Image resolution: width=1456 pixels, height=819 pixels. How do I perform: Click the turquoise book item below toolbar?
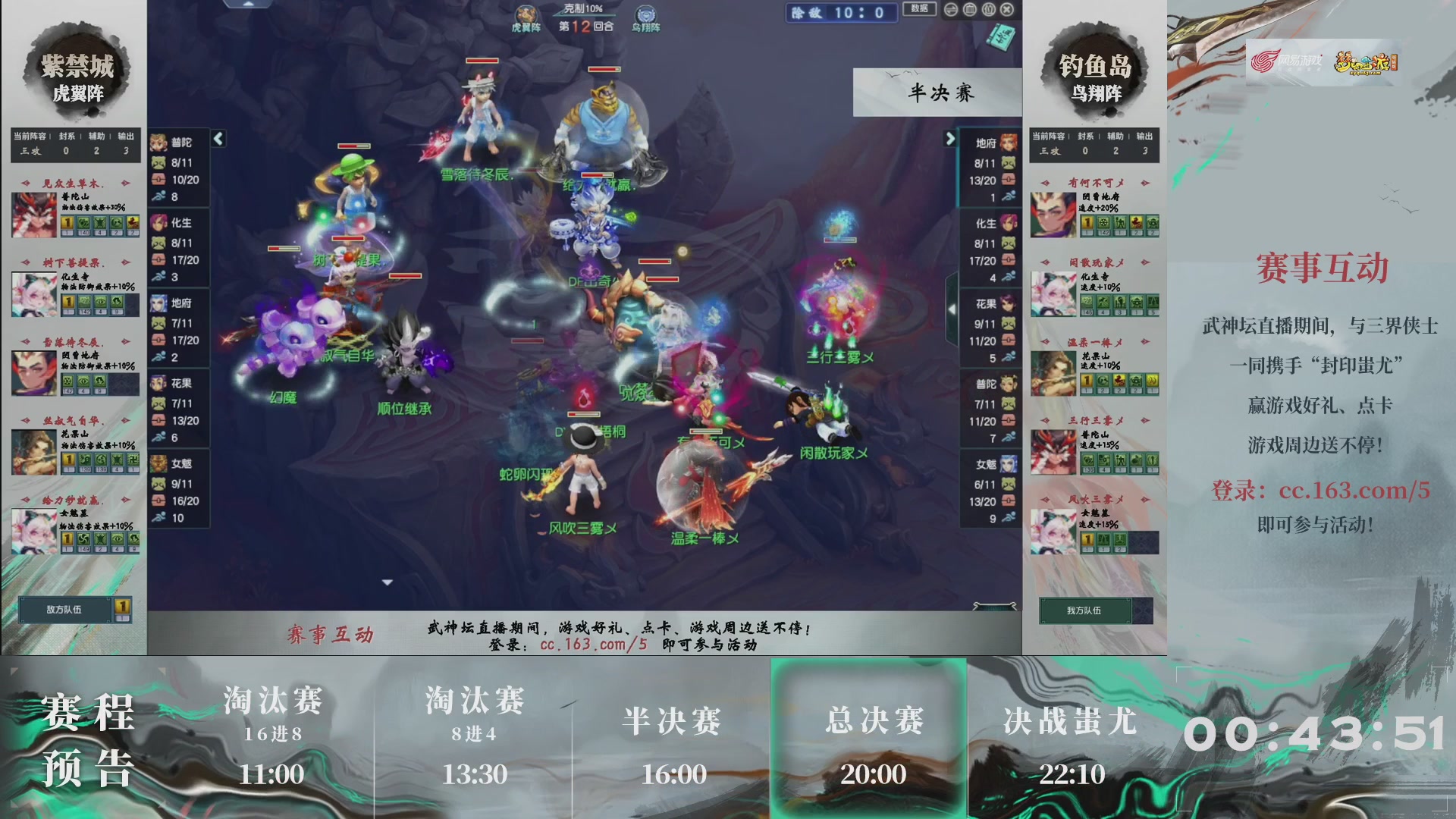[999, 38]
